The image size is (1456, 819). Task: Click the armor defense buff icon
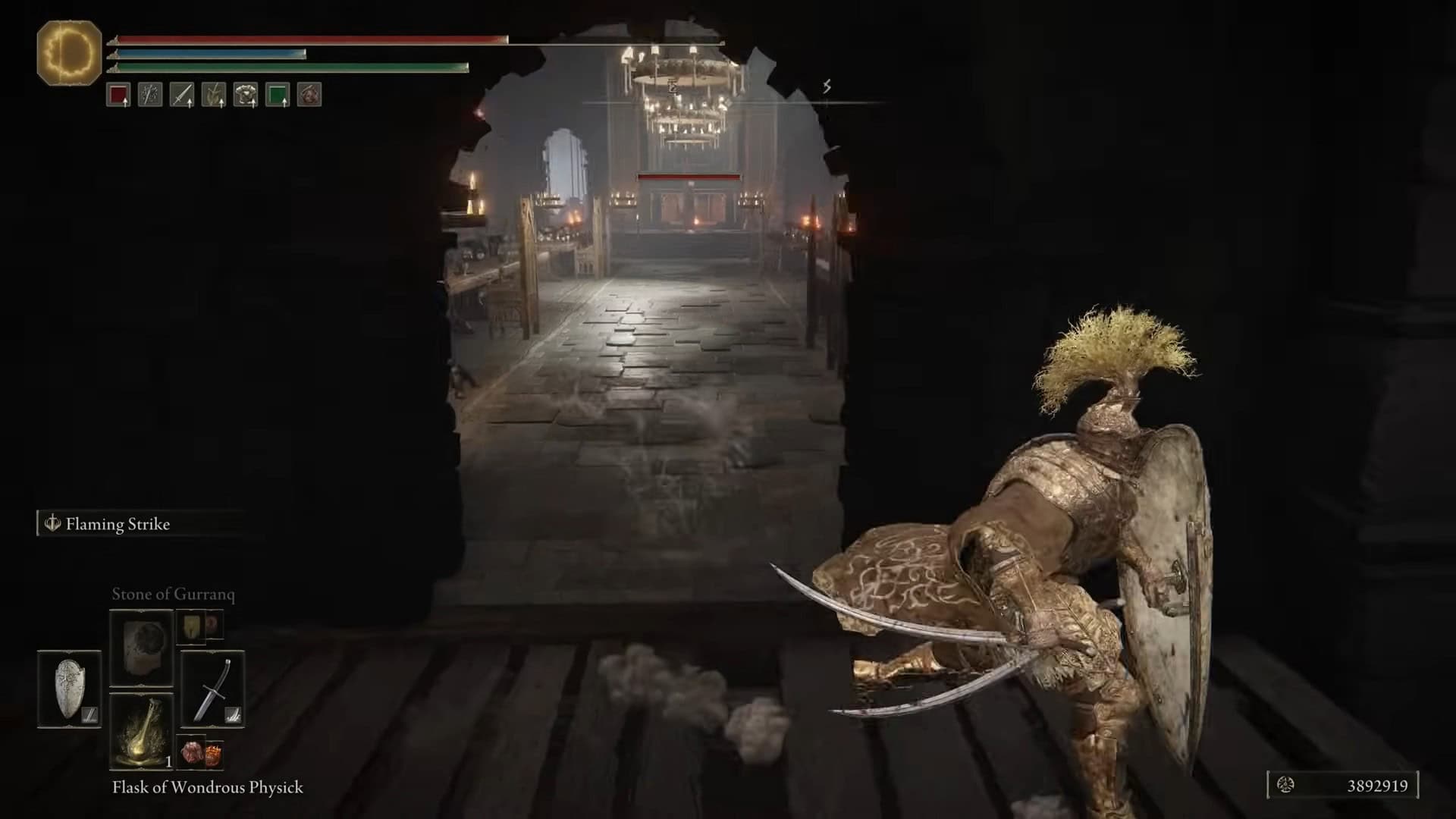pos(246,95)
